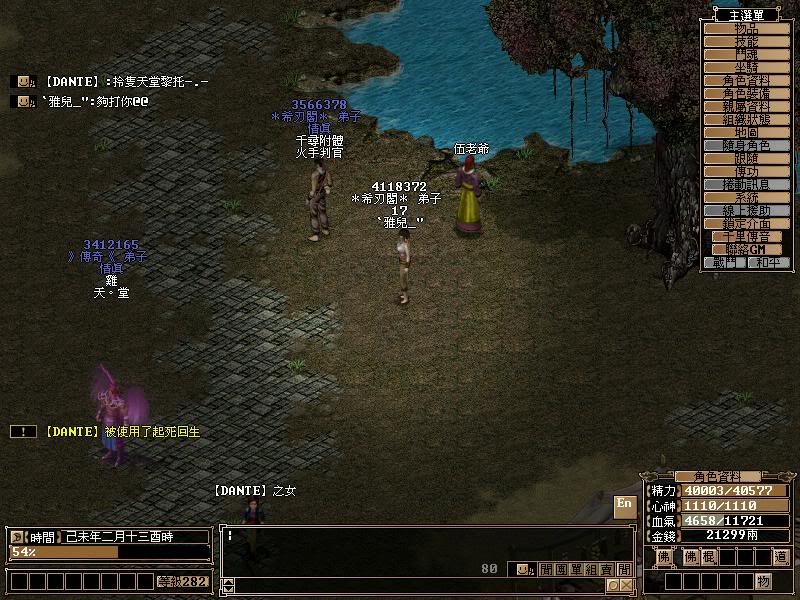Choose 組織狀態 organization status

pyautogui.click(x=747, y=119)
